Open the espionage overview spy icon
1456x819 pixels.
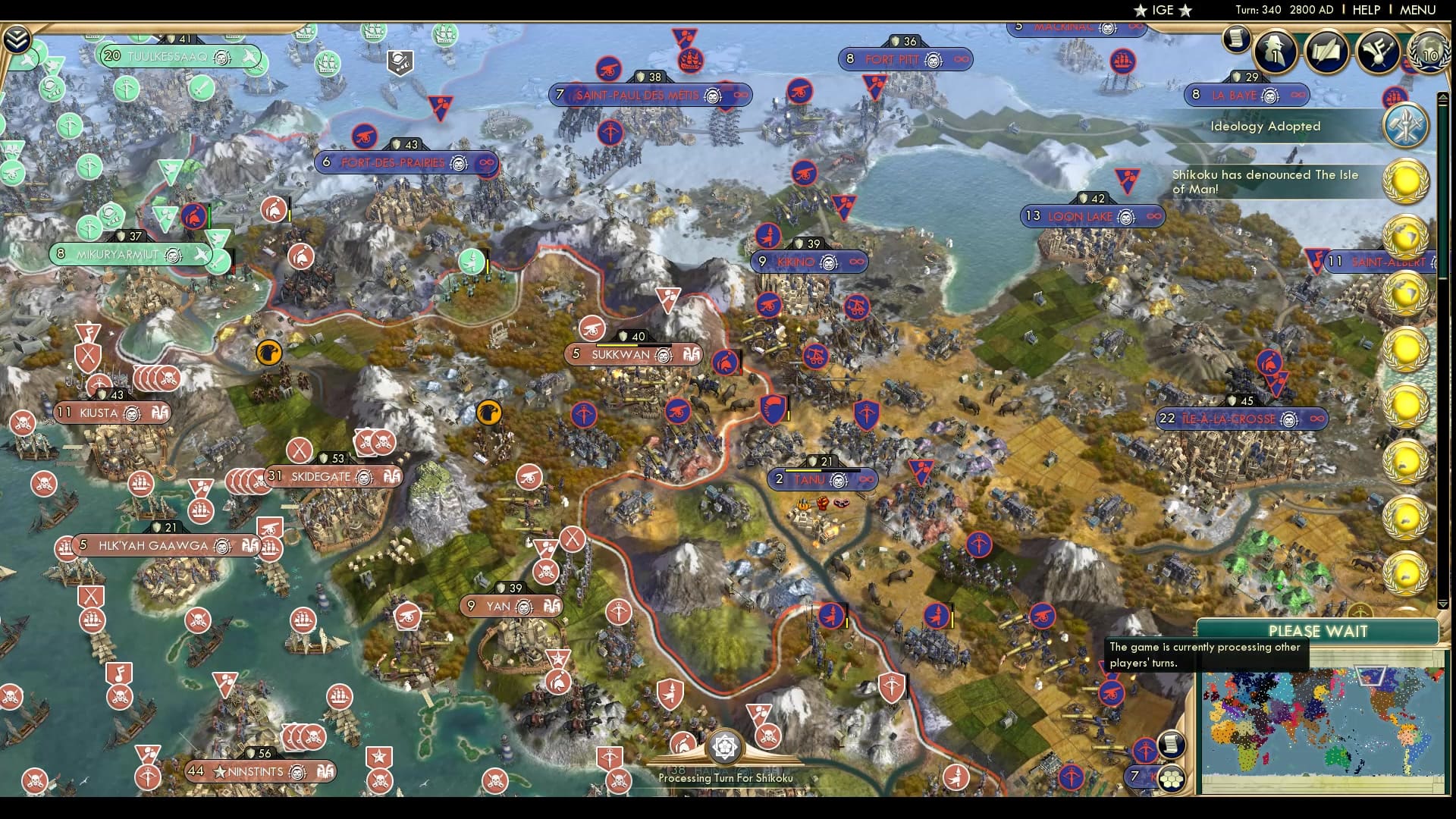pos(1276,52)
